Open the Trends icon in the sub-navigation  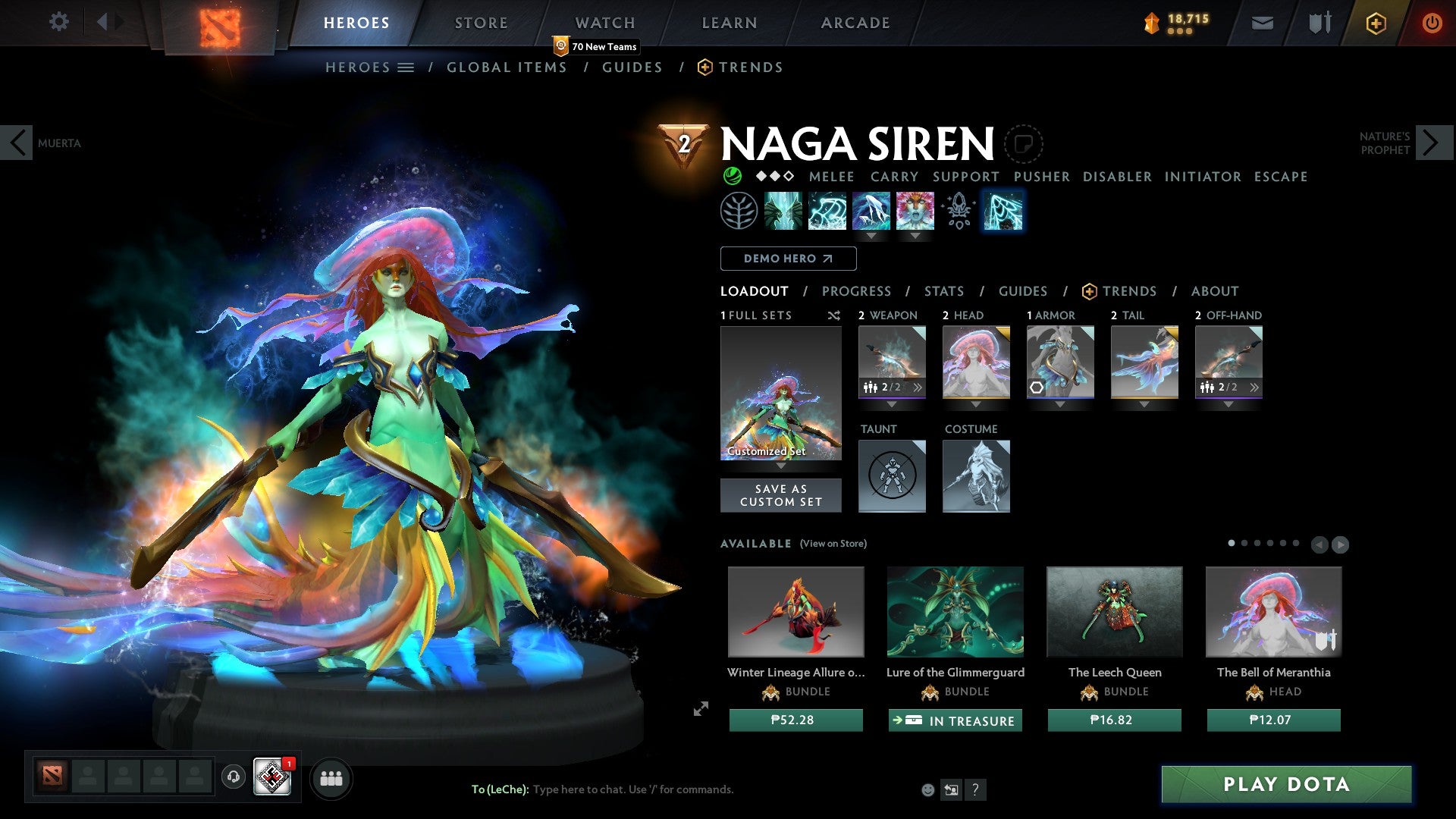705,67
